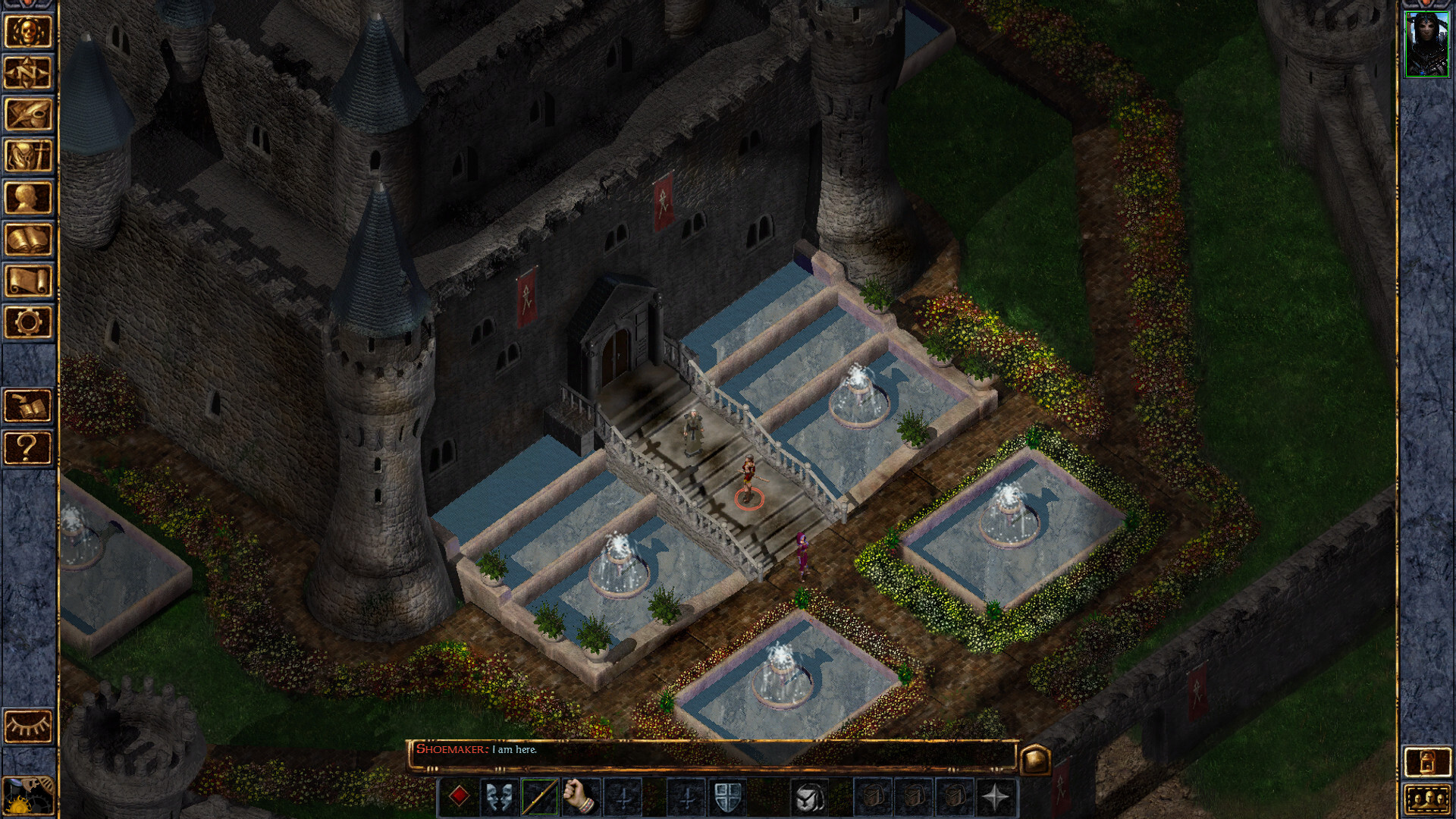
Task: Activate the guard shield action
Action: pyautogui.click(x=727, y=798)
